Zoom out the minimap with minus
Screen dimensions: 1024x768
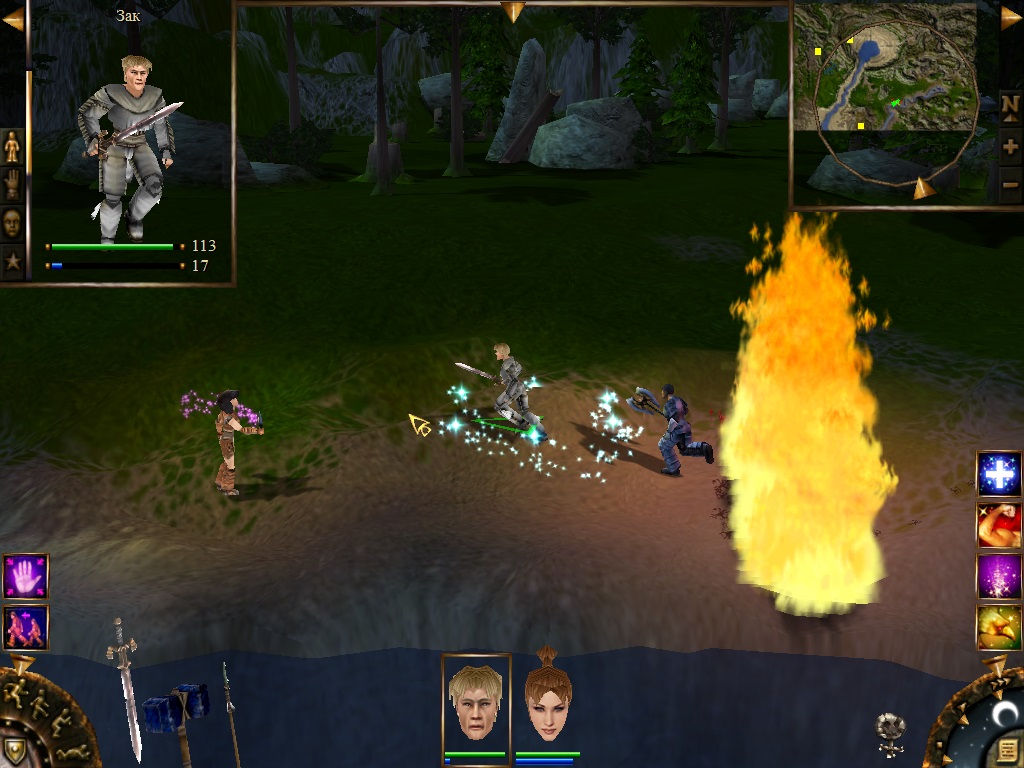pos(1010,184)
